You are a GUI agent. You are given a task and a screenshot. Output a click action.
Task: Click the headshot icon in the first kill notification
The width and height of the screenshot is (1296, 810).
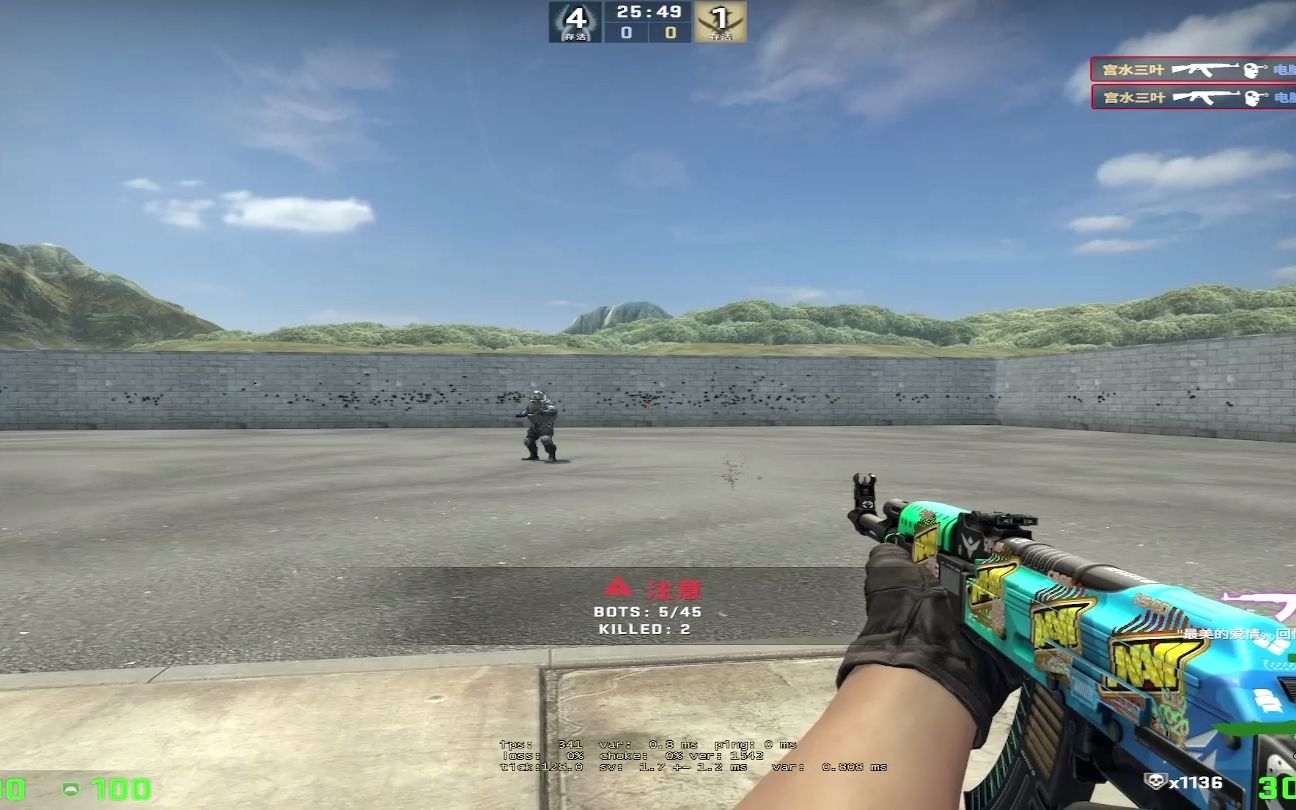[x=1249, y=70]
